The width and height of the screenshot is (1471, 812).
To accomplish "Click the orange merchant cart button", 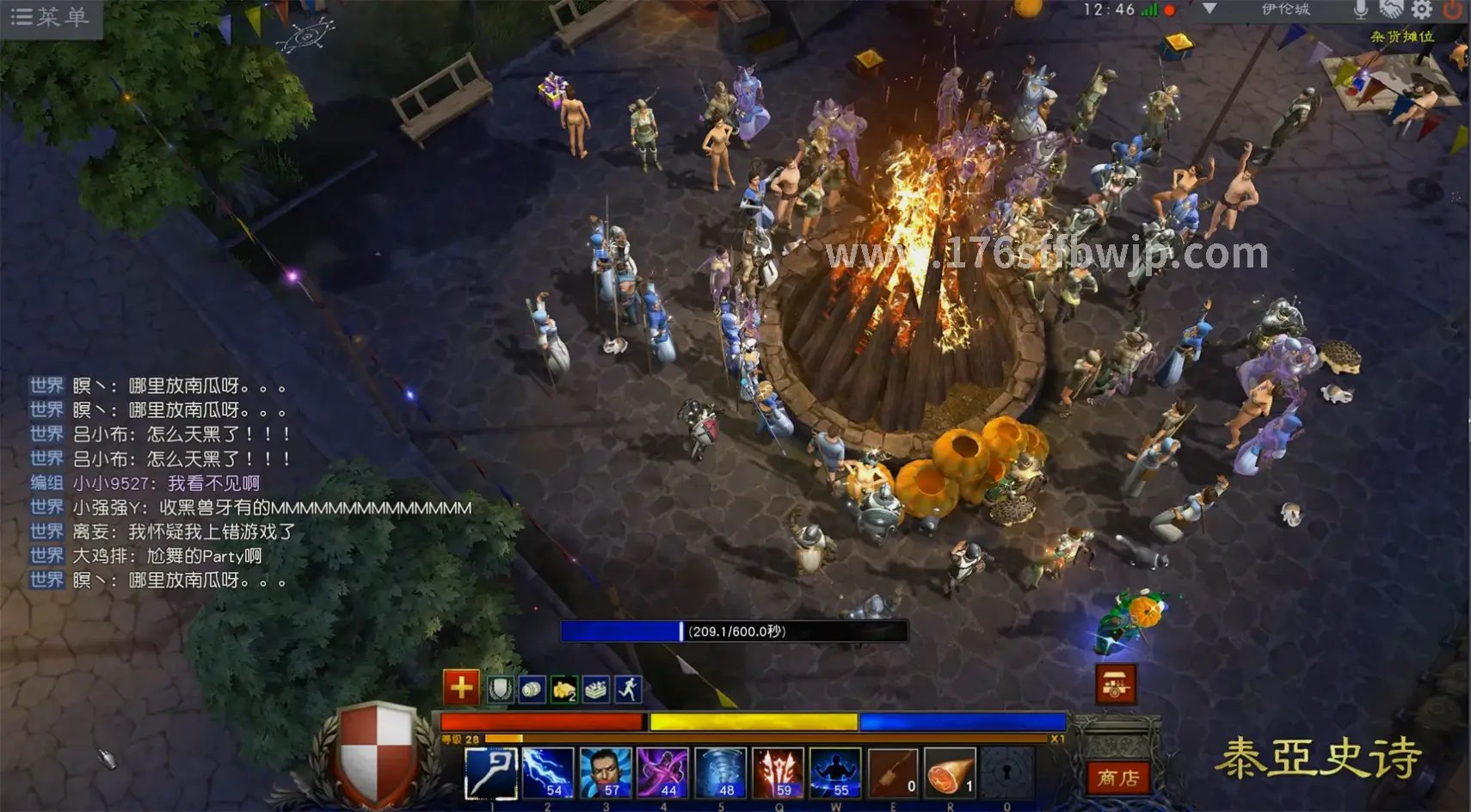I will pos(1116,685).
